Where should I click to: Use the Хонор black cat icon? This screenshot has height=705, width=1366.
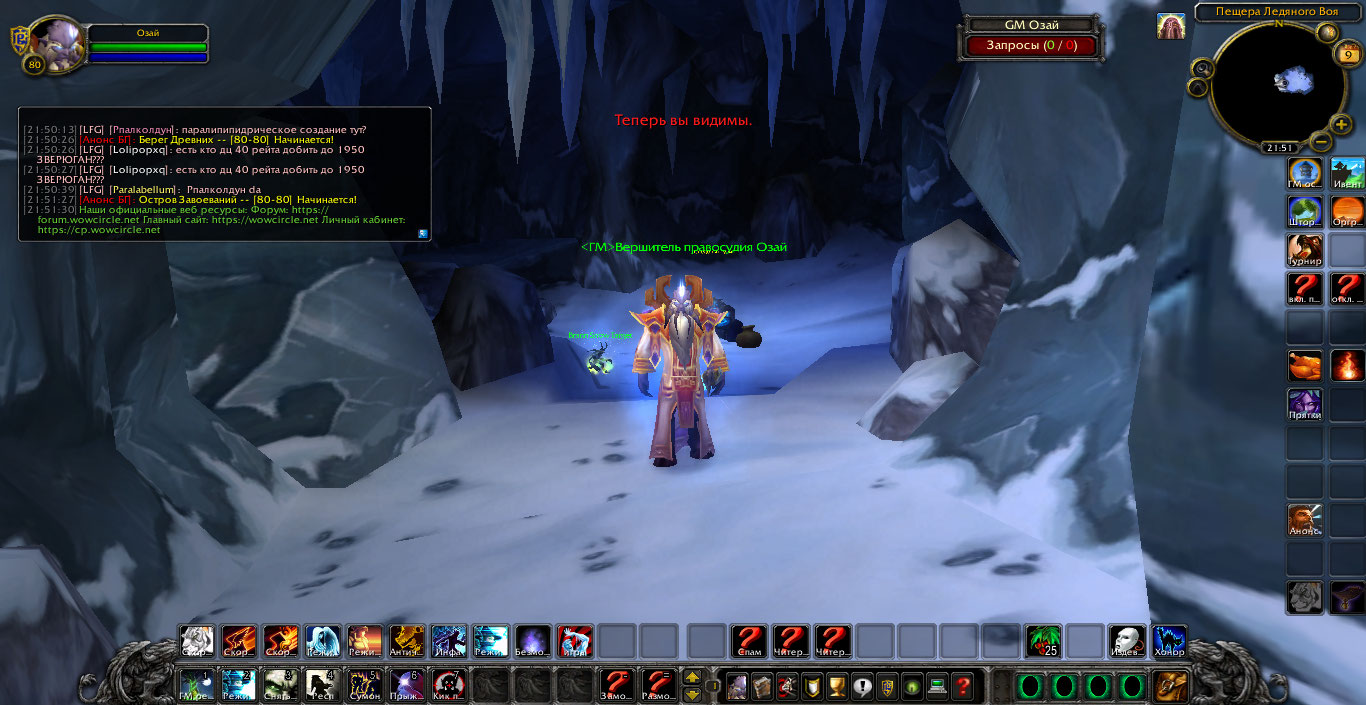[x=1168, y=641]
